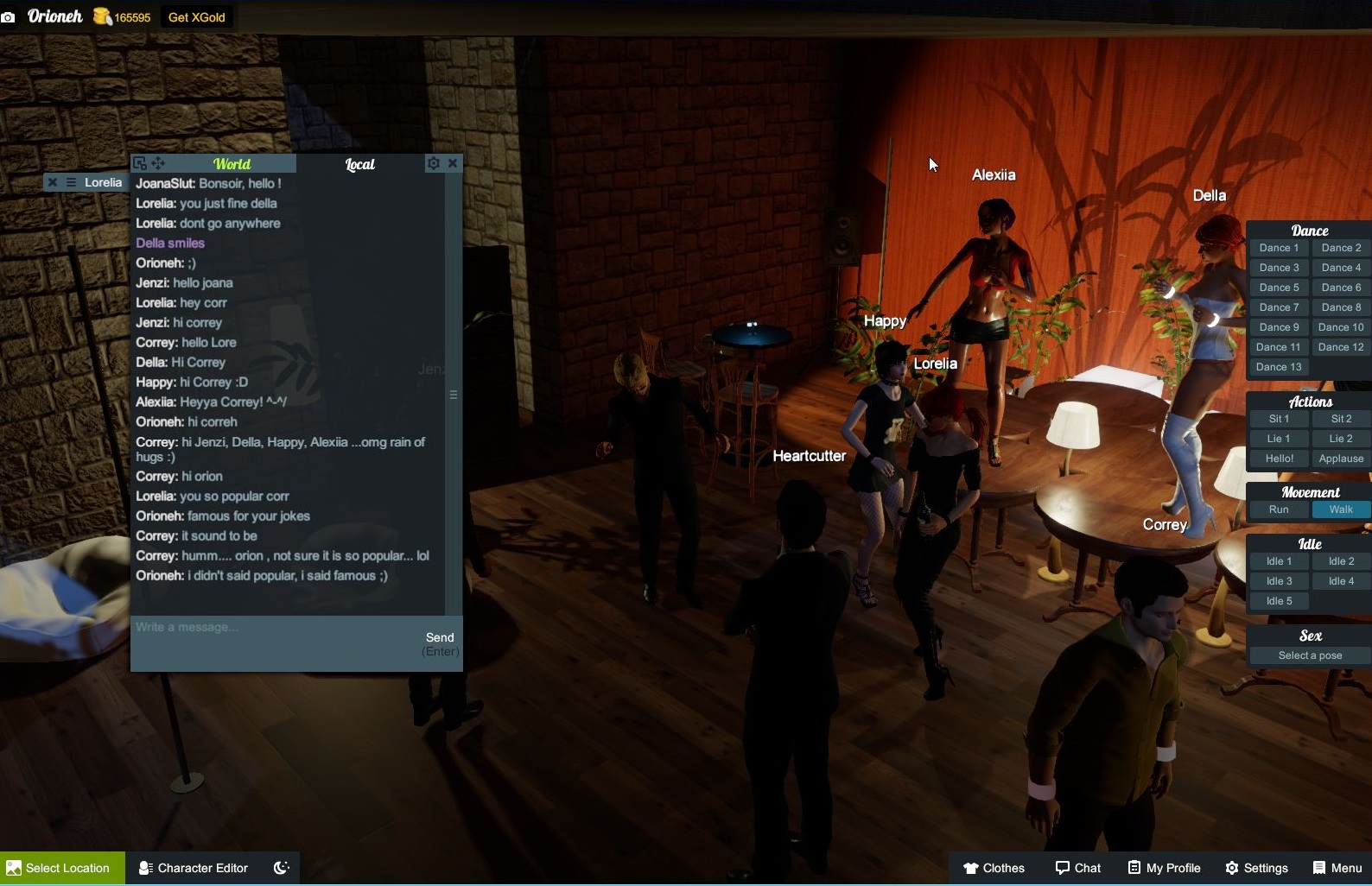Screen dimensions: 1372x886
Task: Click the move-chat arrows icon
Action: click(158, 162)
